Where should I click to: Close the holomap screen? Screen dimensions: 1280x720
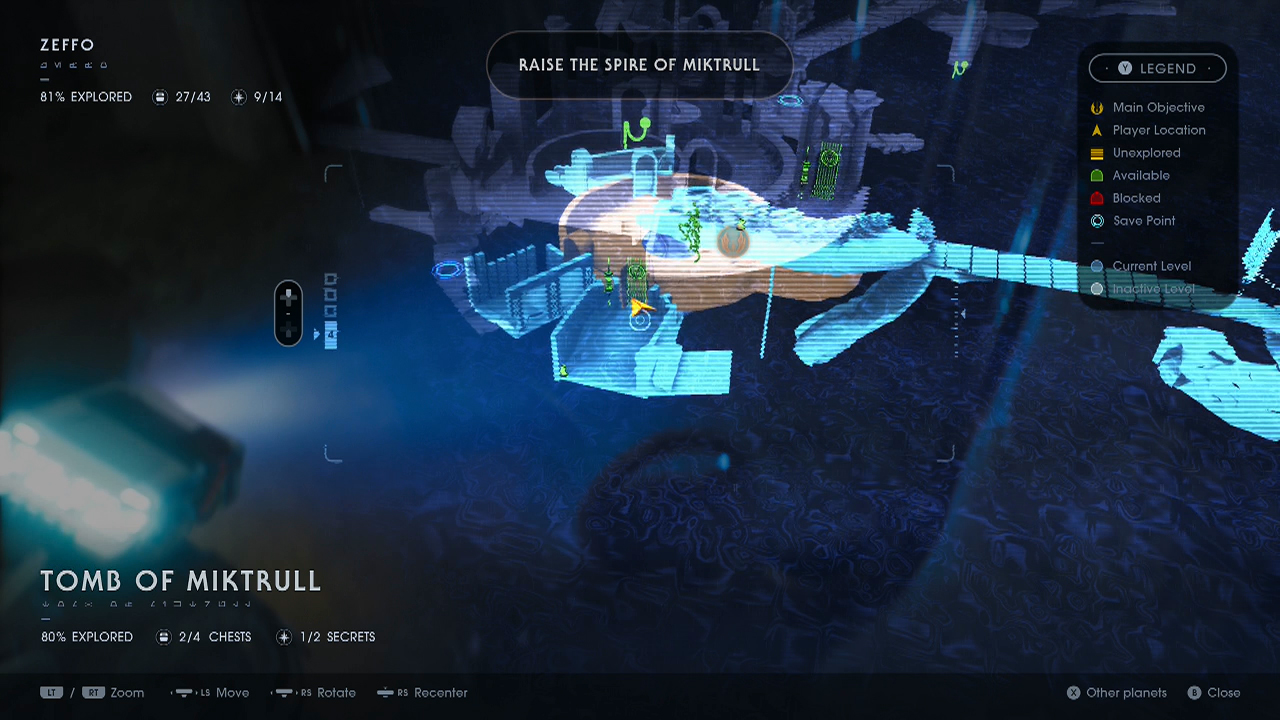[1214, 693]
